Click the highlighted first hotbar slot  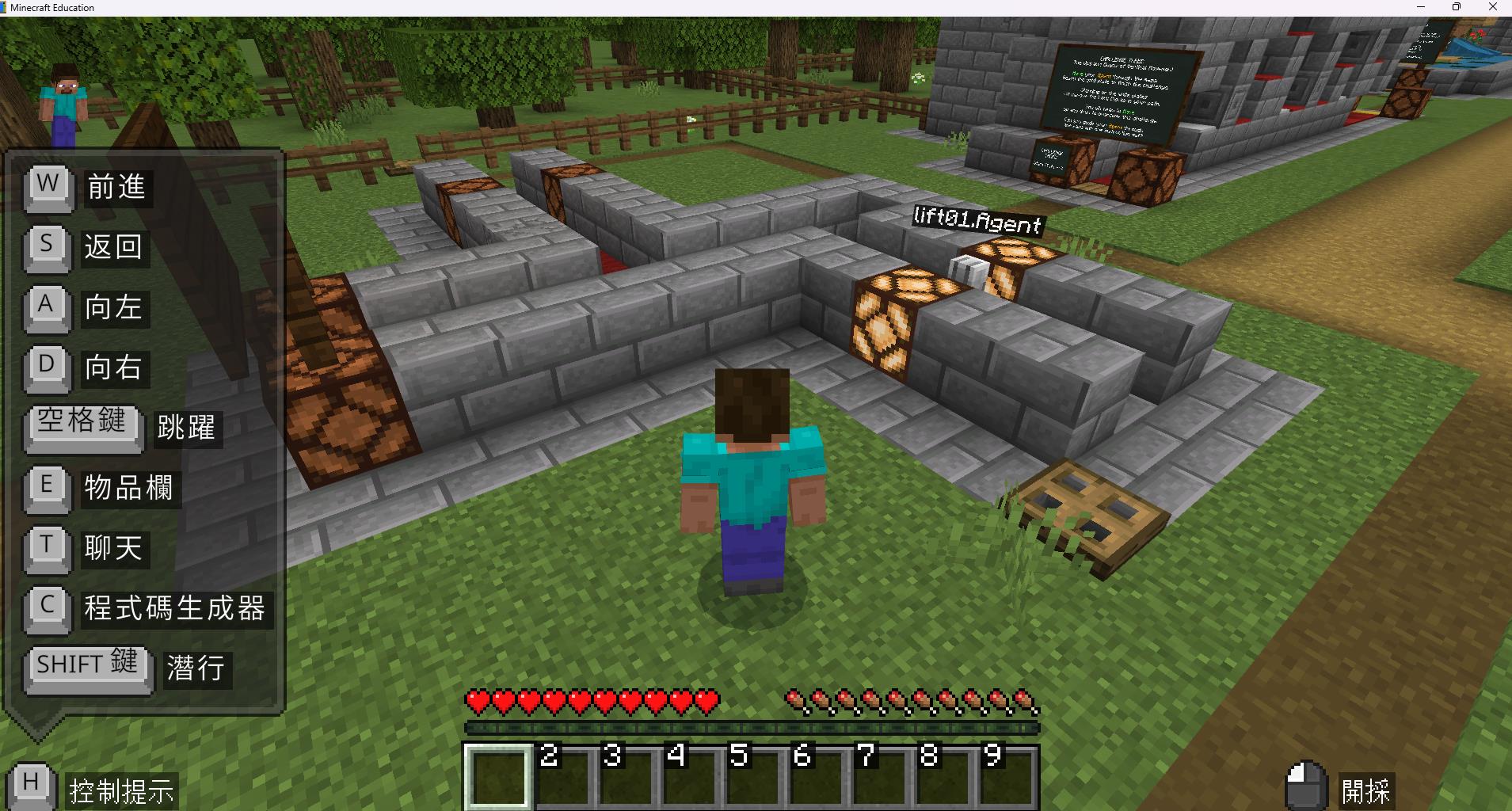click(x=498, y=776)
